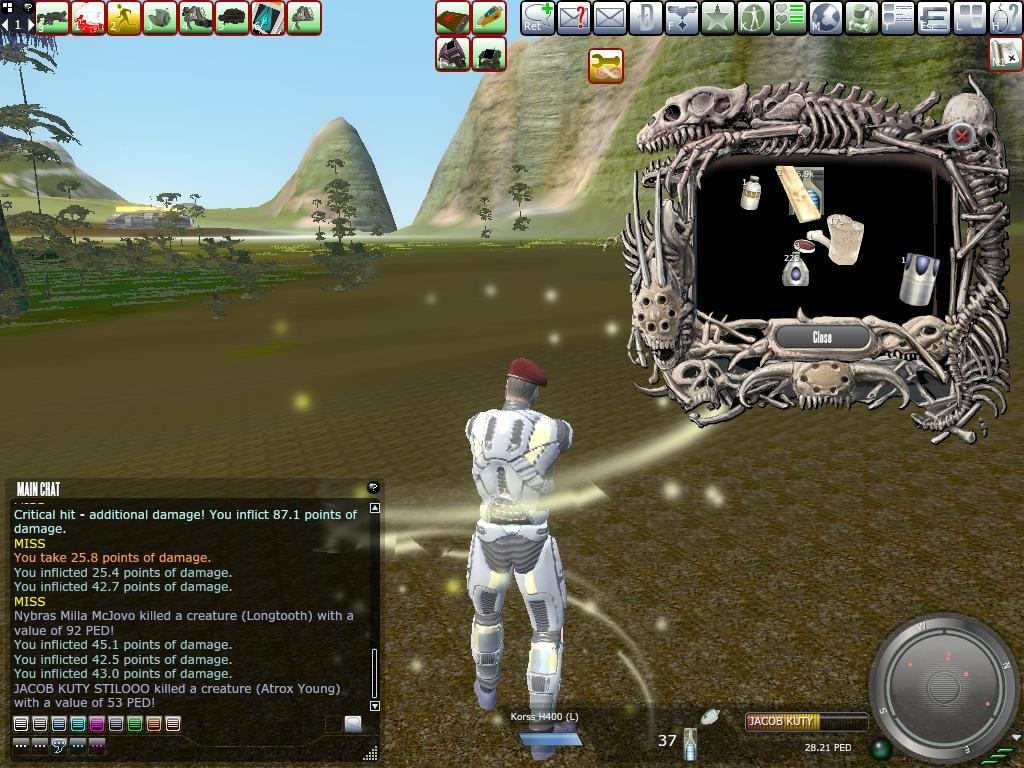1024x768 pixels.
Task: Click the green plus Ret toolbar icon
Action: pos(537,18)
